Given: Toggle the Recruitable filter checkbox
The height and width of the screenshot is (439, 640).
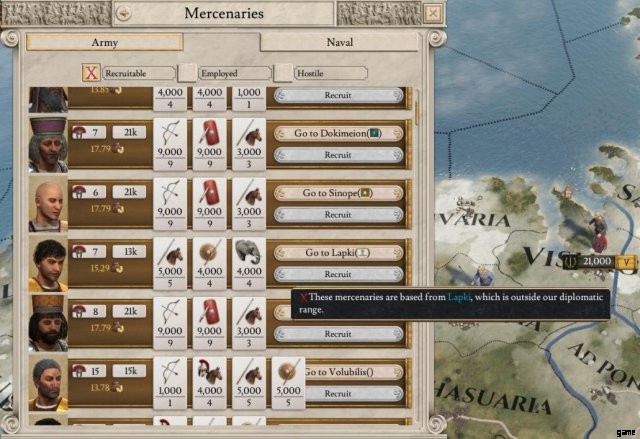Looking at the screenshot, I should coord(90,73).
